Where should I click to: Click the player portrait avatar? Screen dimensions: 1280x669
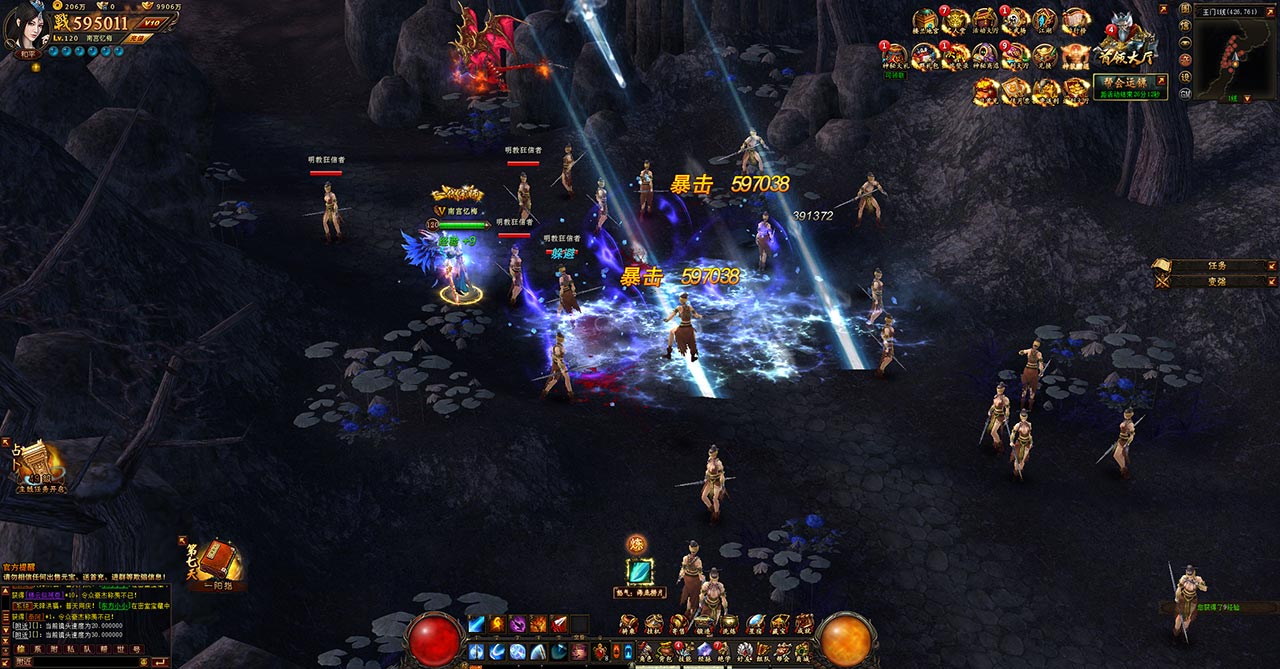24,26
